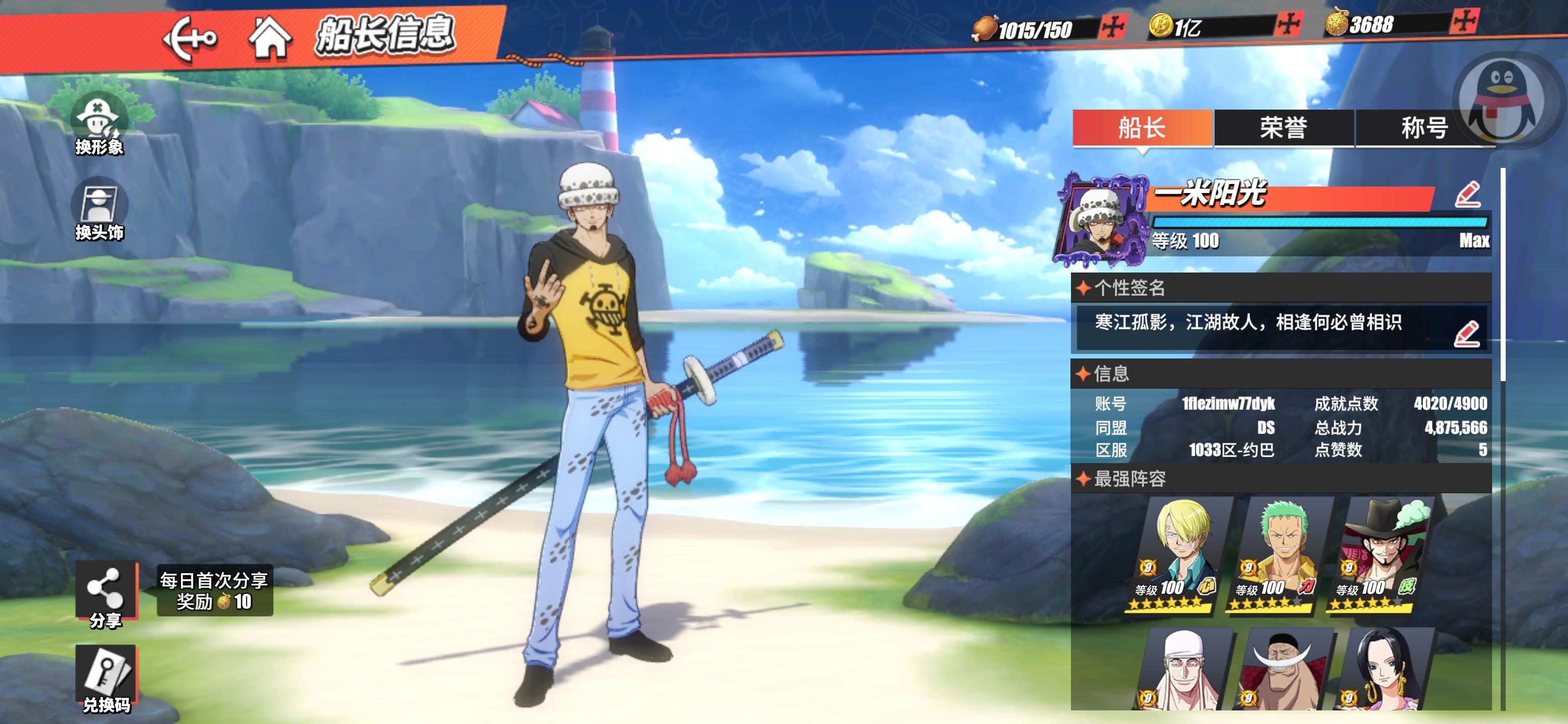Go back using the anchor arrow button
The width and height of the screenshot is (1568, 724).
tap(189, 39)
